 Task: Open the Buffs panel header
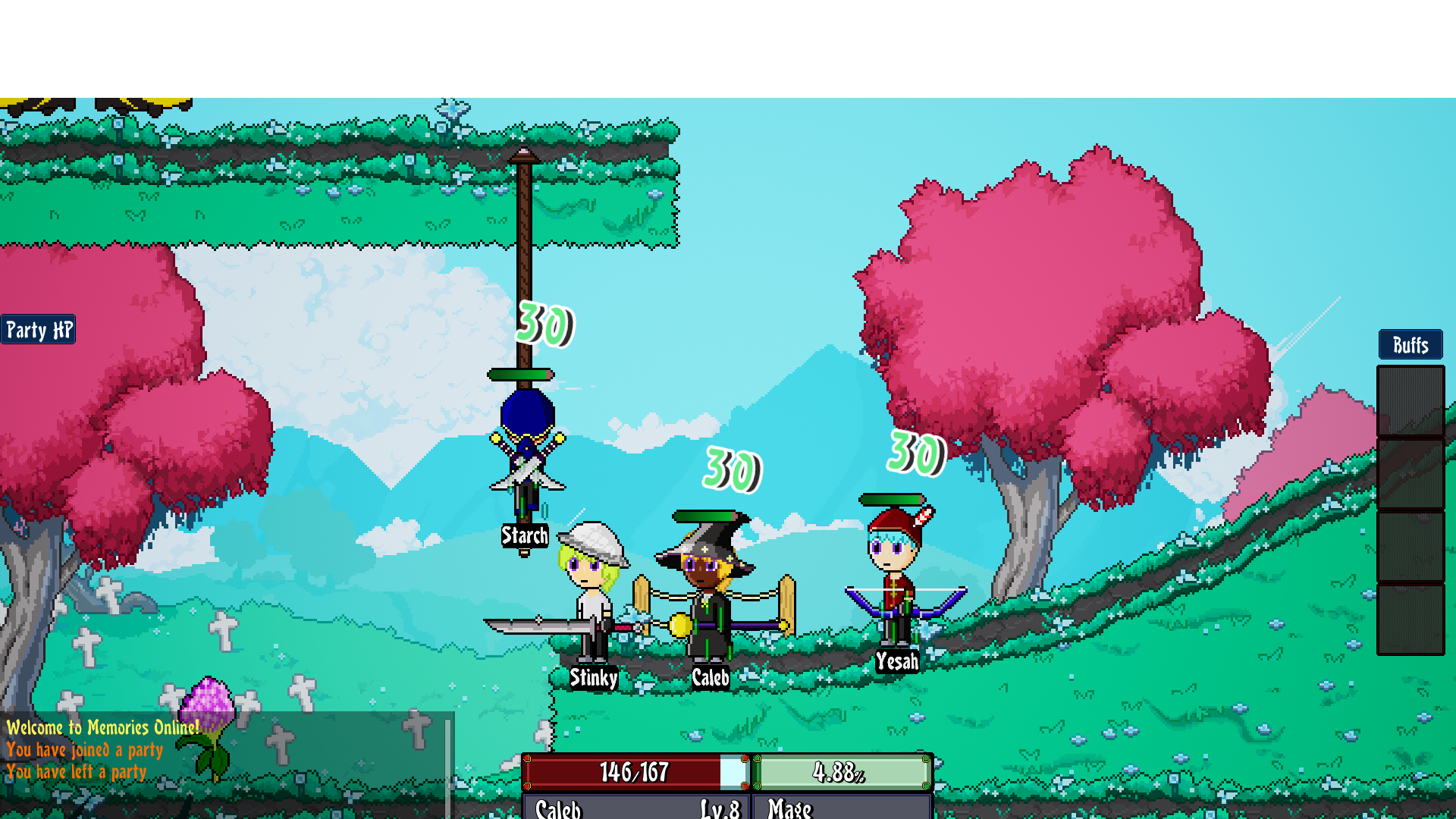(x=1410, y=345)
